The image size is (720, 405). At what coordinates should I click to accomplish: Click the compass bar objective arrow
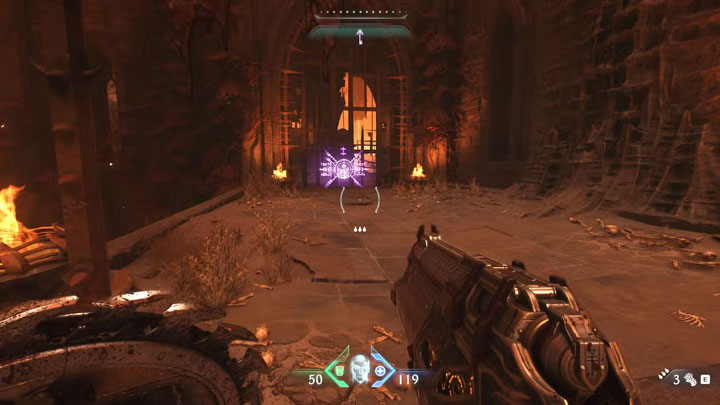click(x=359, y=36)
